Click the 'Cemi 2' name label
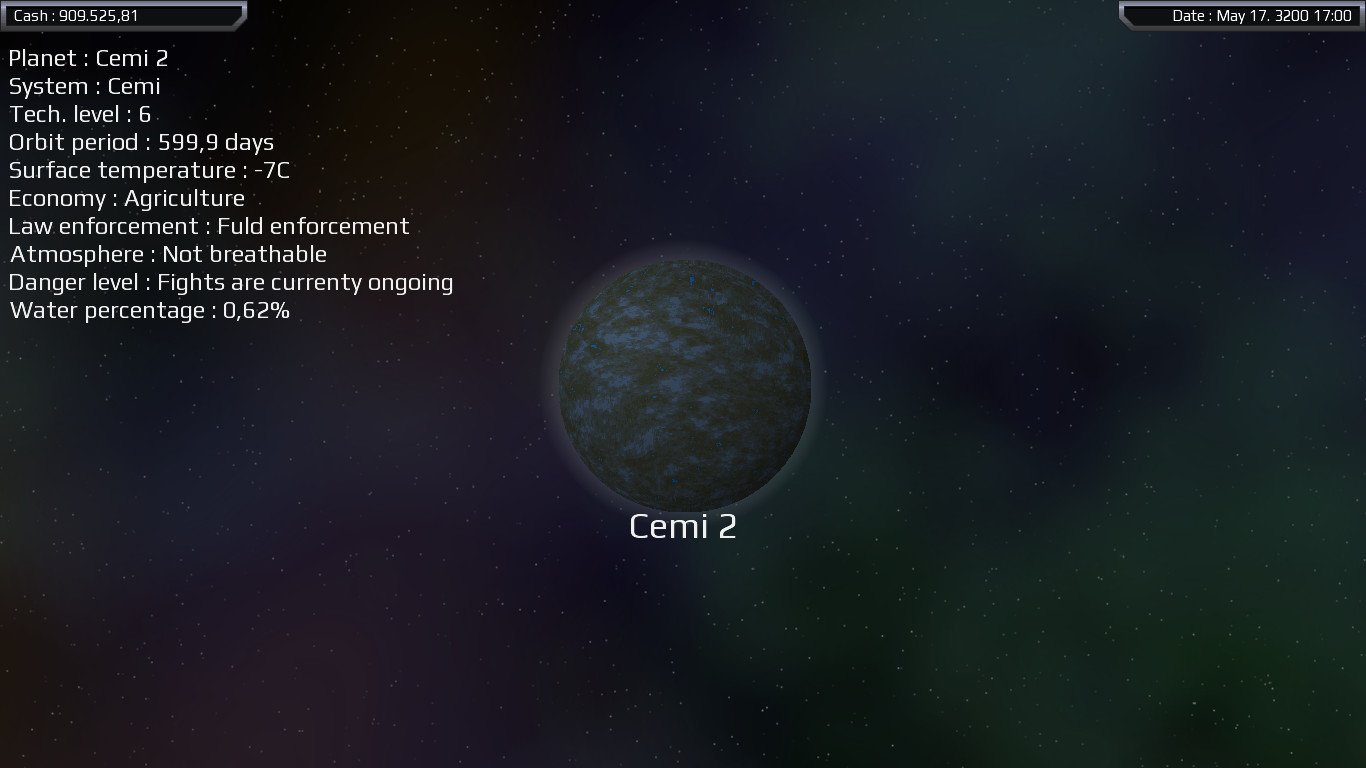The width and height of the screenshot is (1366, 768). click(683, 525)
